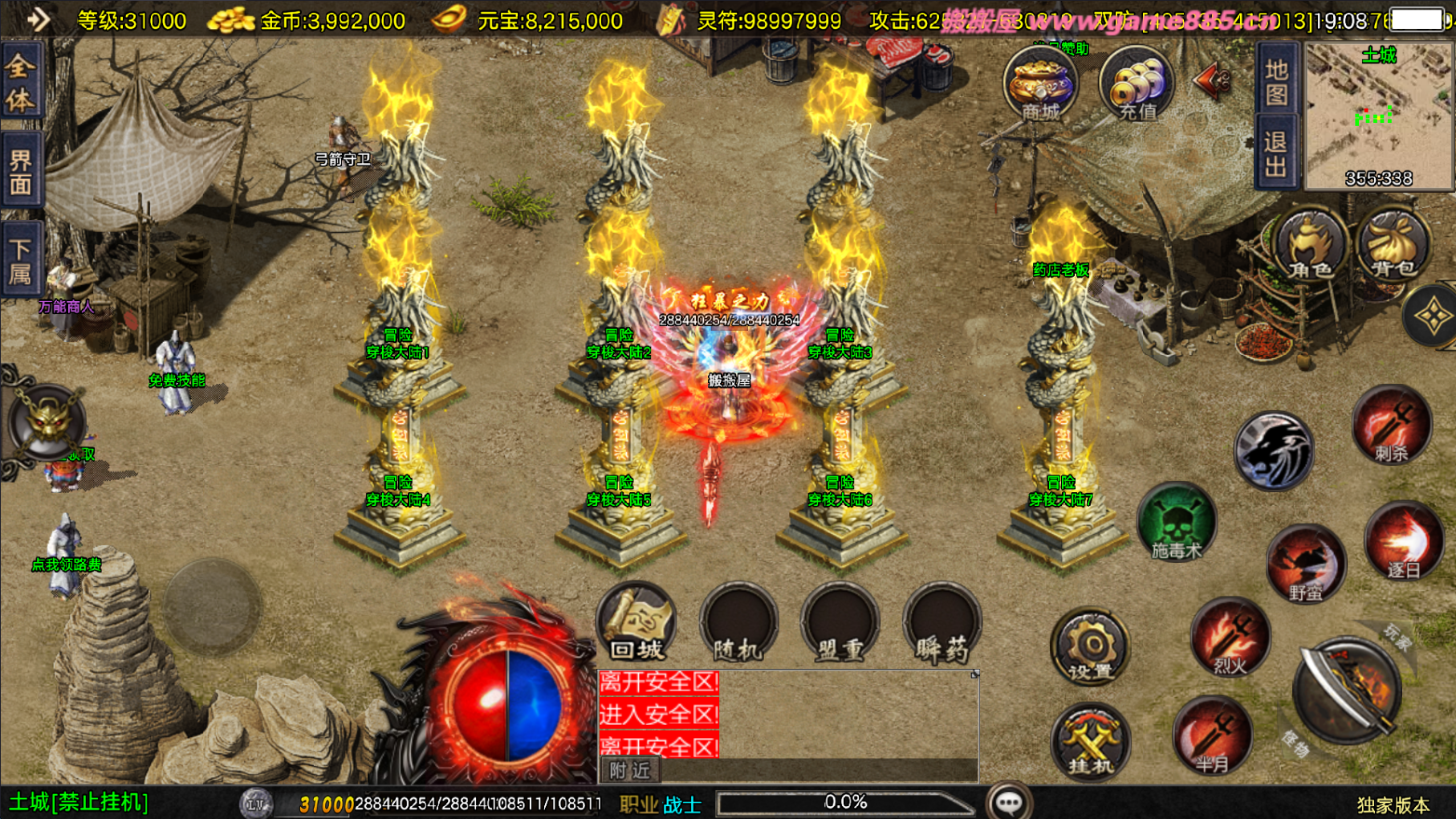Use the 半月 slash skill

[x=1211, y=737]
